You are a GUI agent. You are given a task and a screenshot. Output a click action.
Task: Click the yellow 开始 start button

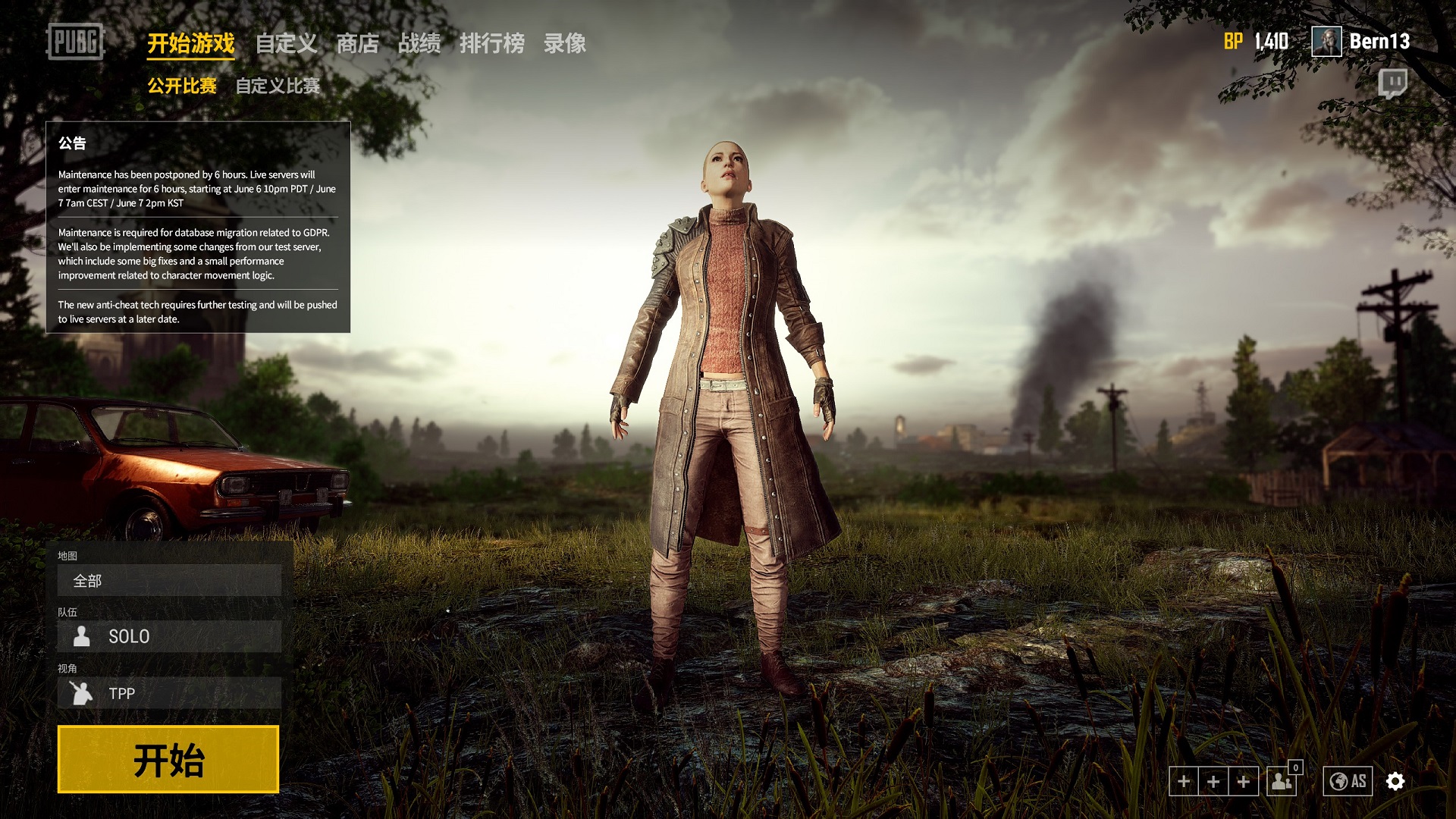[168, 759]
